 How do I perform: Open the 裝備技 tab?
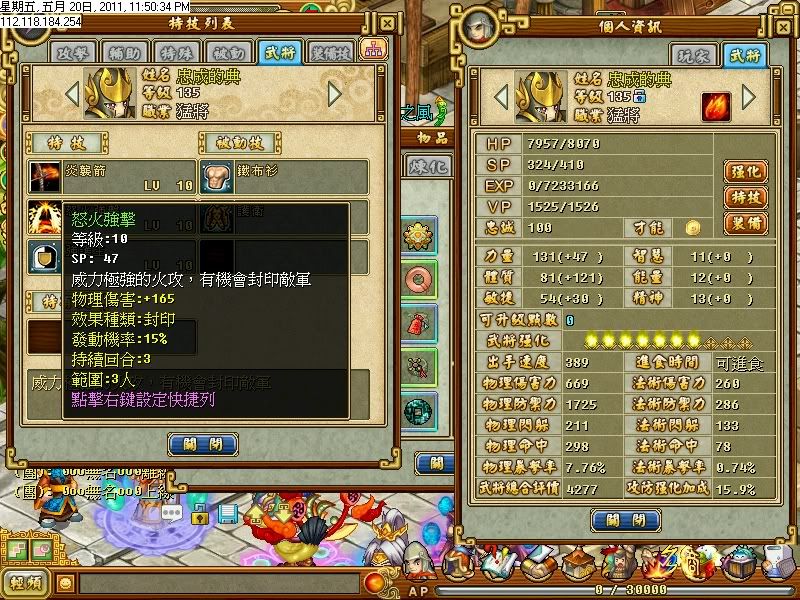coord(330,52)
